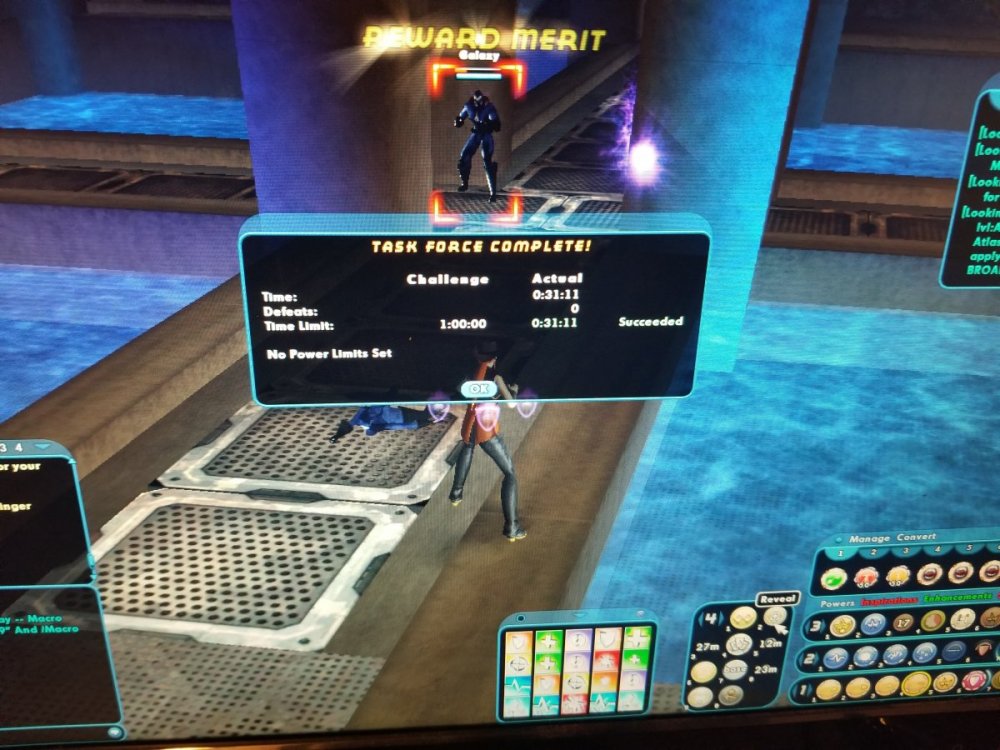This screenshot has height=750, width=1000.
Task: Switch to the Powers tab
Action: pos(837,604)
